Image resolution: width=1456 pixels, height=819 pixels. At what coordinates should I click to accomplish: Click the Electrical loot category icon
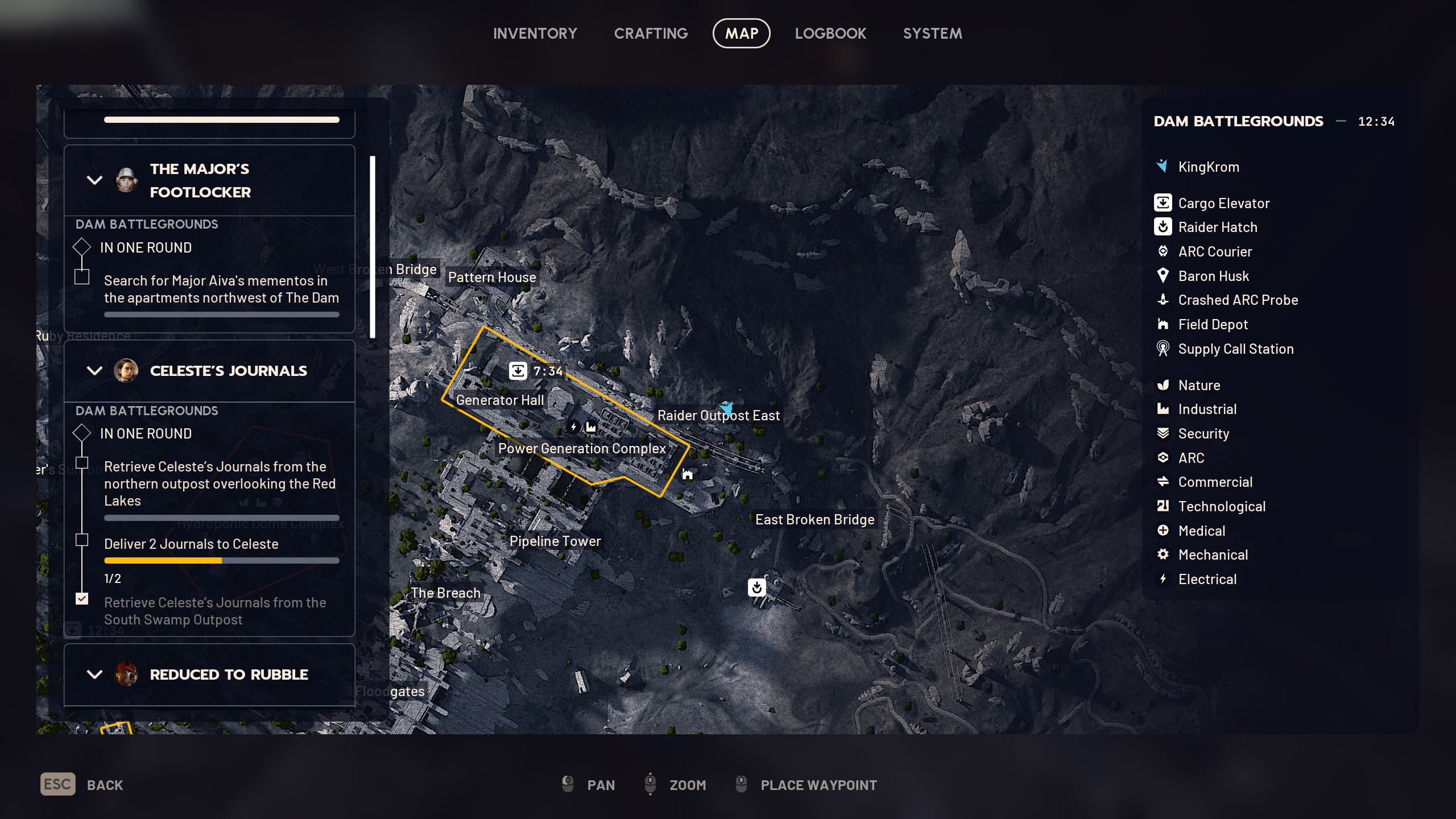click(x=1164, y=578)
